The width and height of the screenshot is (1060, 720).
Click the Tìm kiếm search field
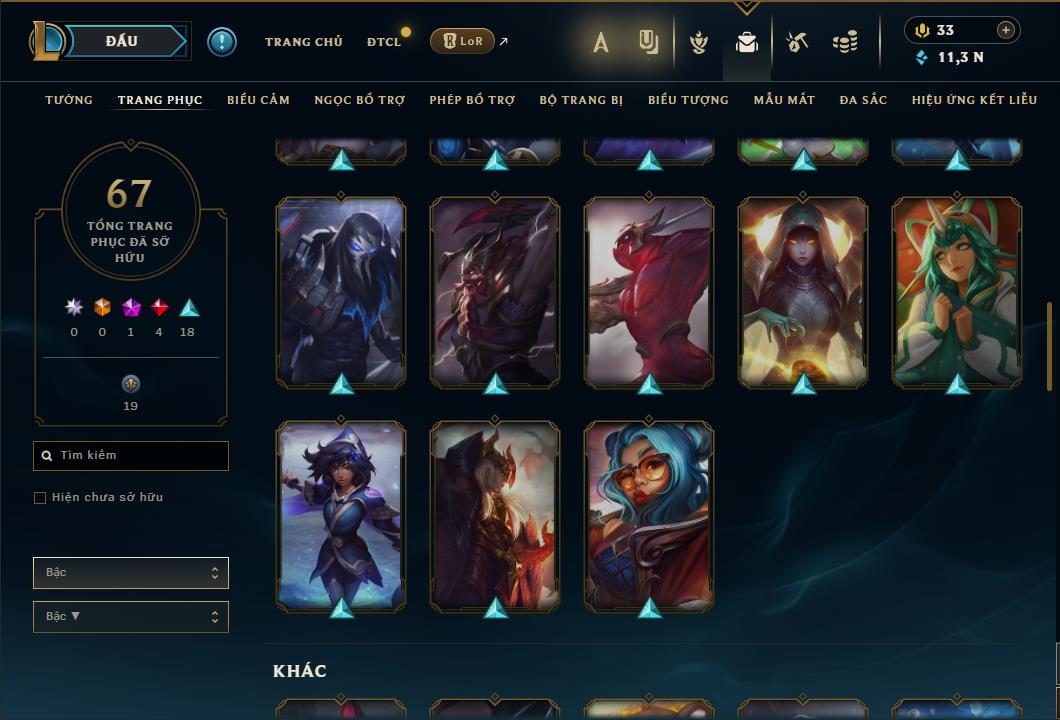131,456
